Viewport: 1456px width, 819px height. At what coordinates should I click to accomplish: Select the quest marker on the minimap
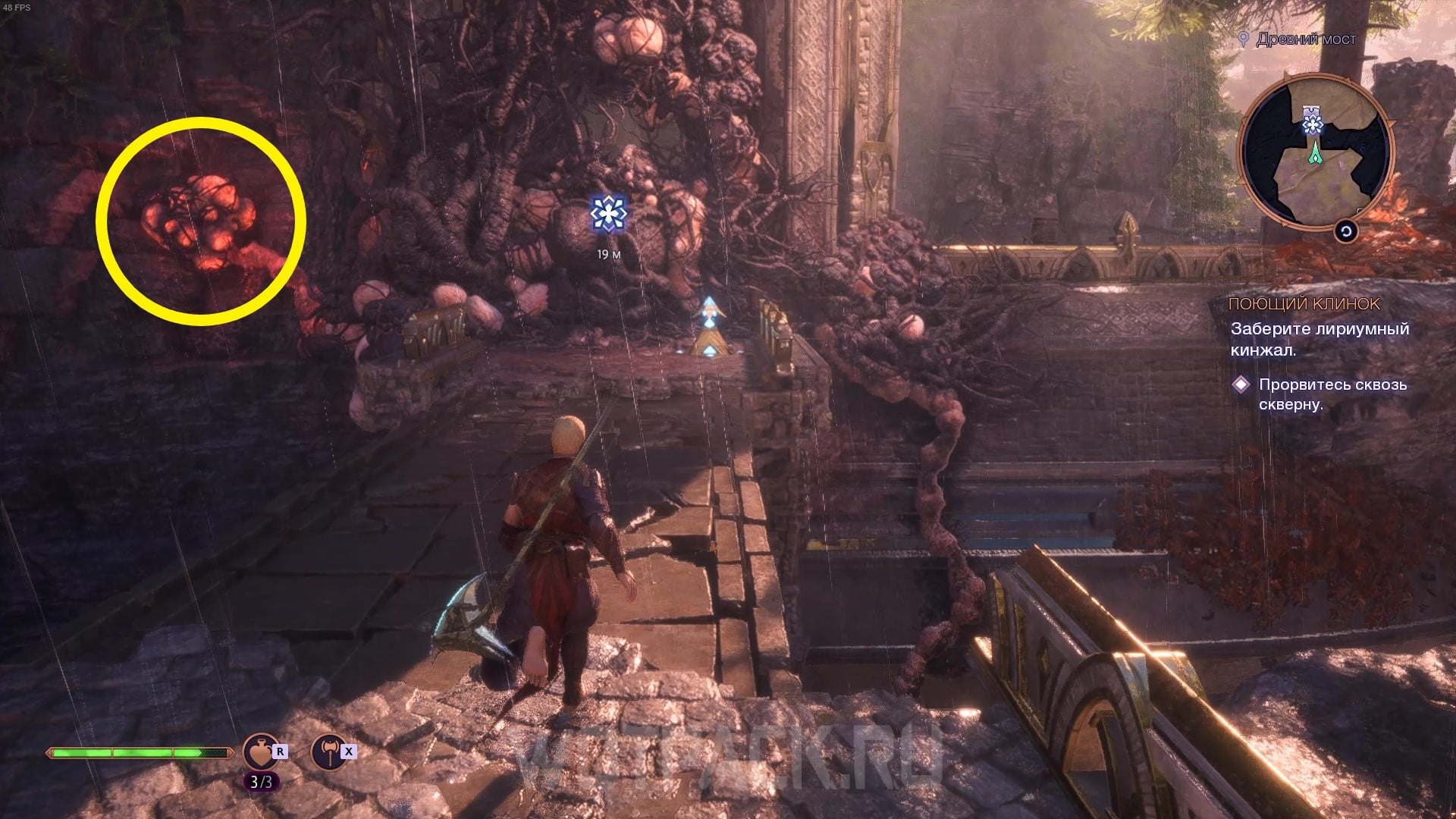(x=1313, y=122)
